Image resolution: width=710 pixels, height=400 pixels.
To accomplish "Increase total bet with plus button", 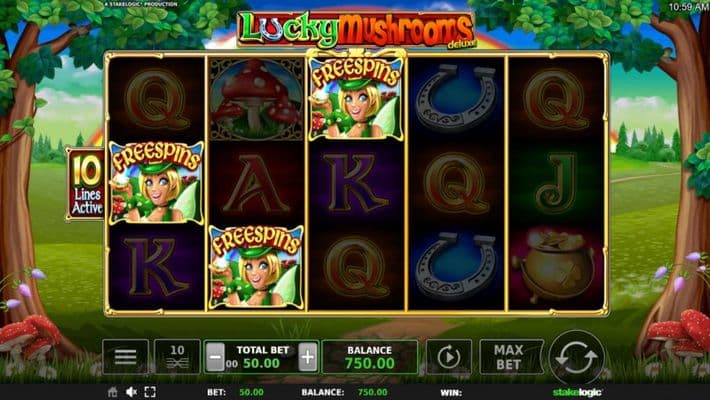I will point(308,357).
